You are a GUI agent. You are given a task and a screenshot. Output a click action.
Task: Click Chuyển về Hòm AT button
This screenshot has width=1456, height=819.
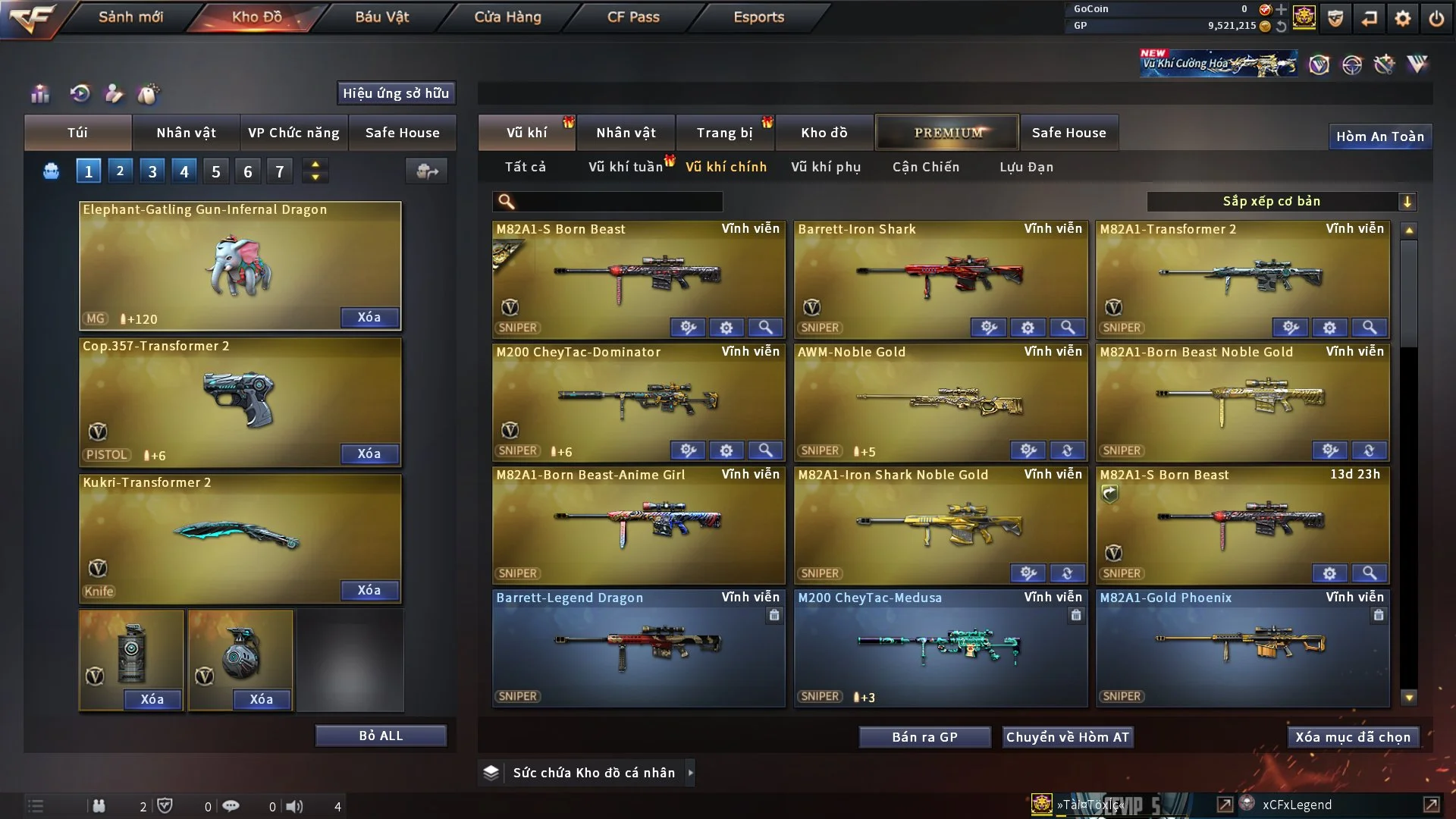coord(1067,737)
